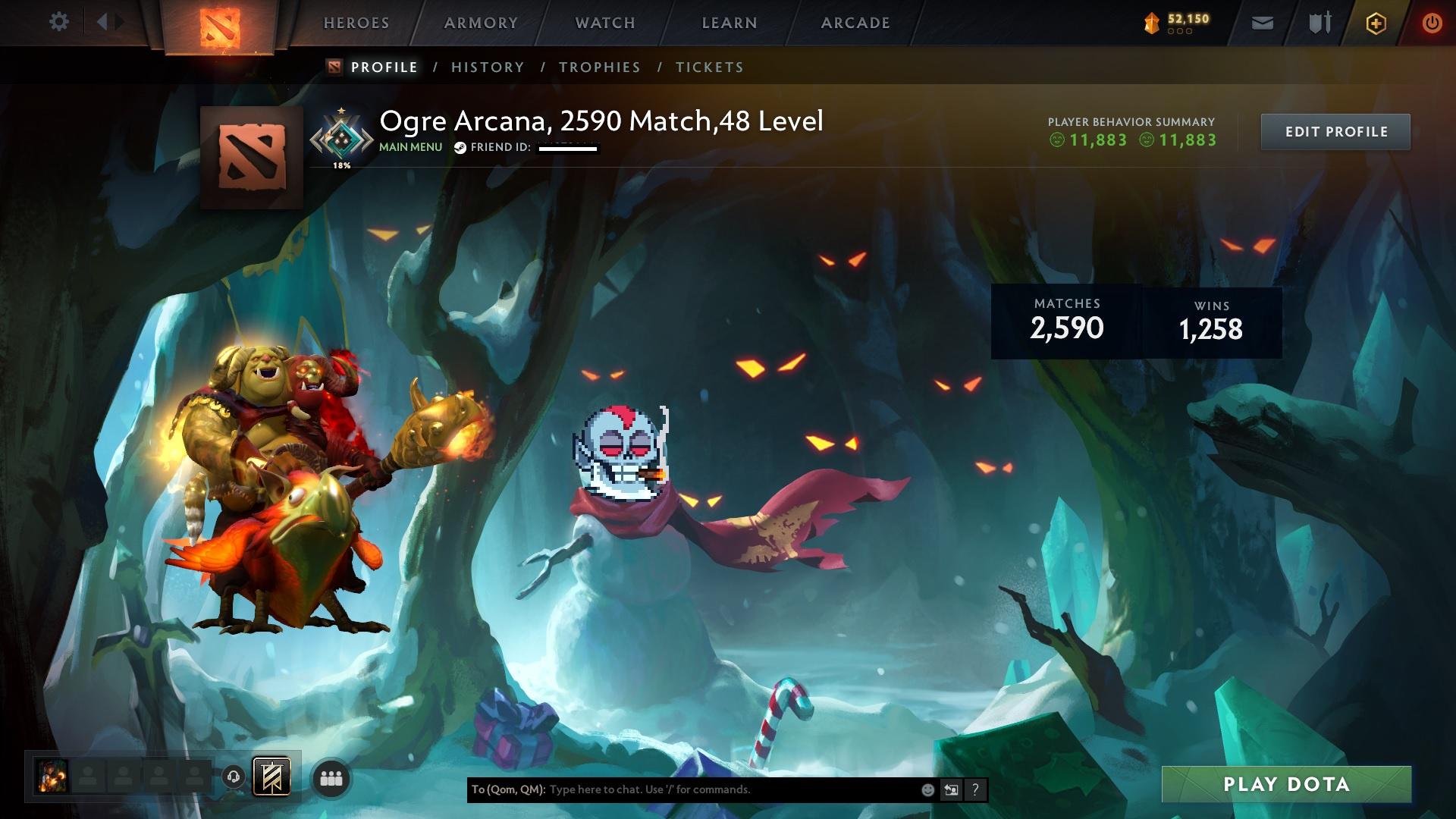Click the Dota Plus shield icon

[1319, 23]
